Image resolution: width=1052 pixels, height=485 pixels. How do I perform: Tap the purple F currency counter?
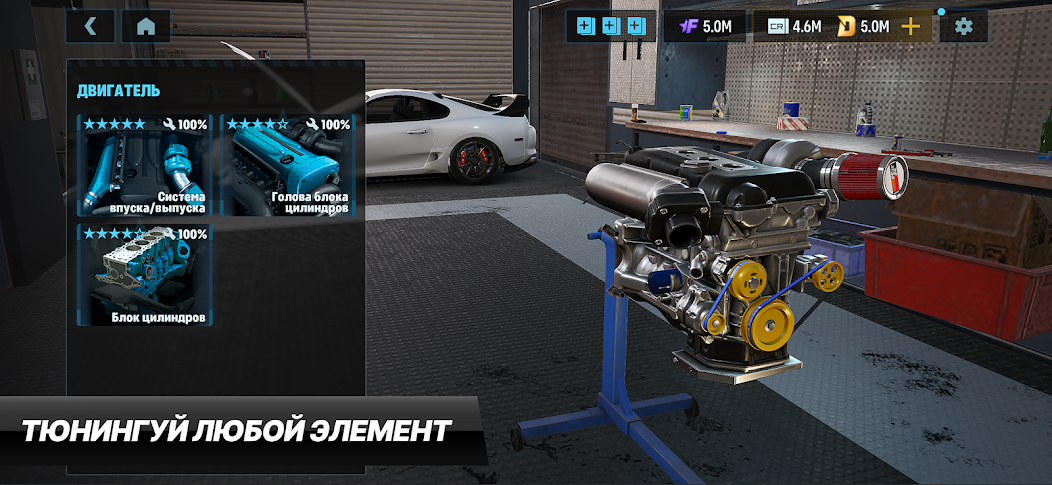pos(704,26)
